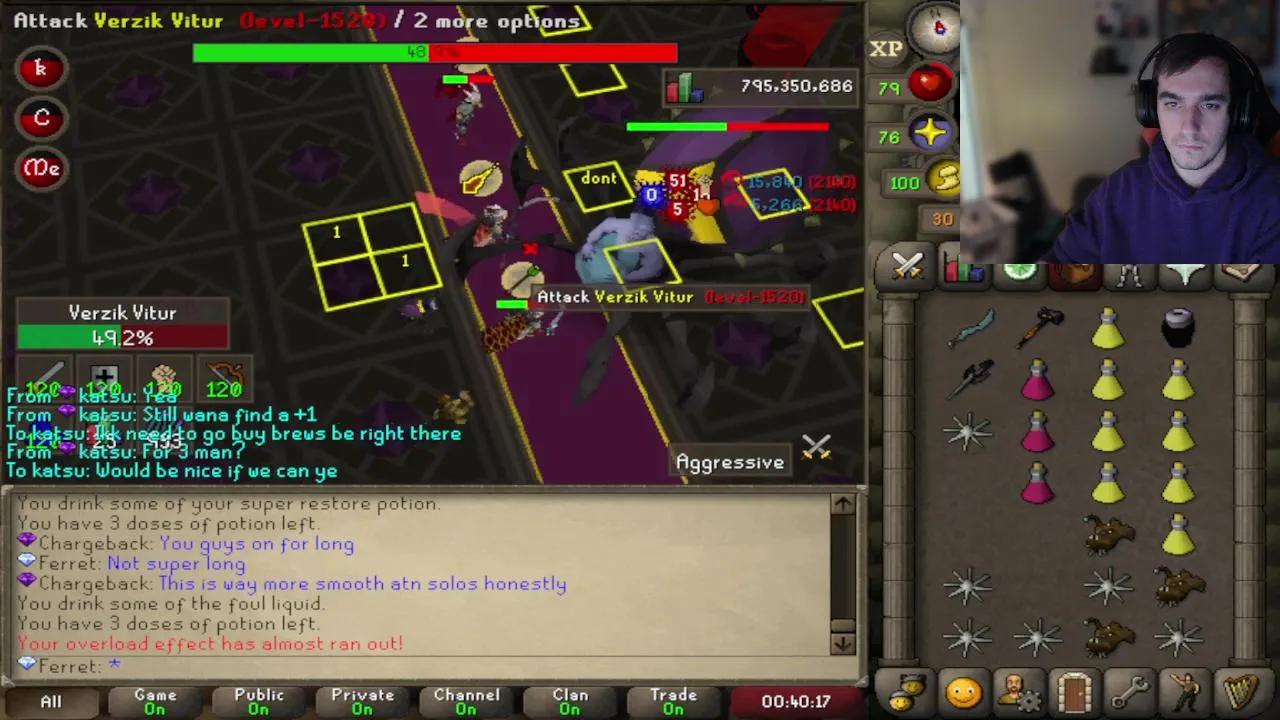Switch to the All chat tab
This screenshot has height=720, width=1280.
point(50,700)
